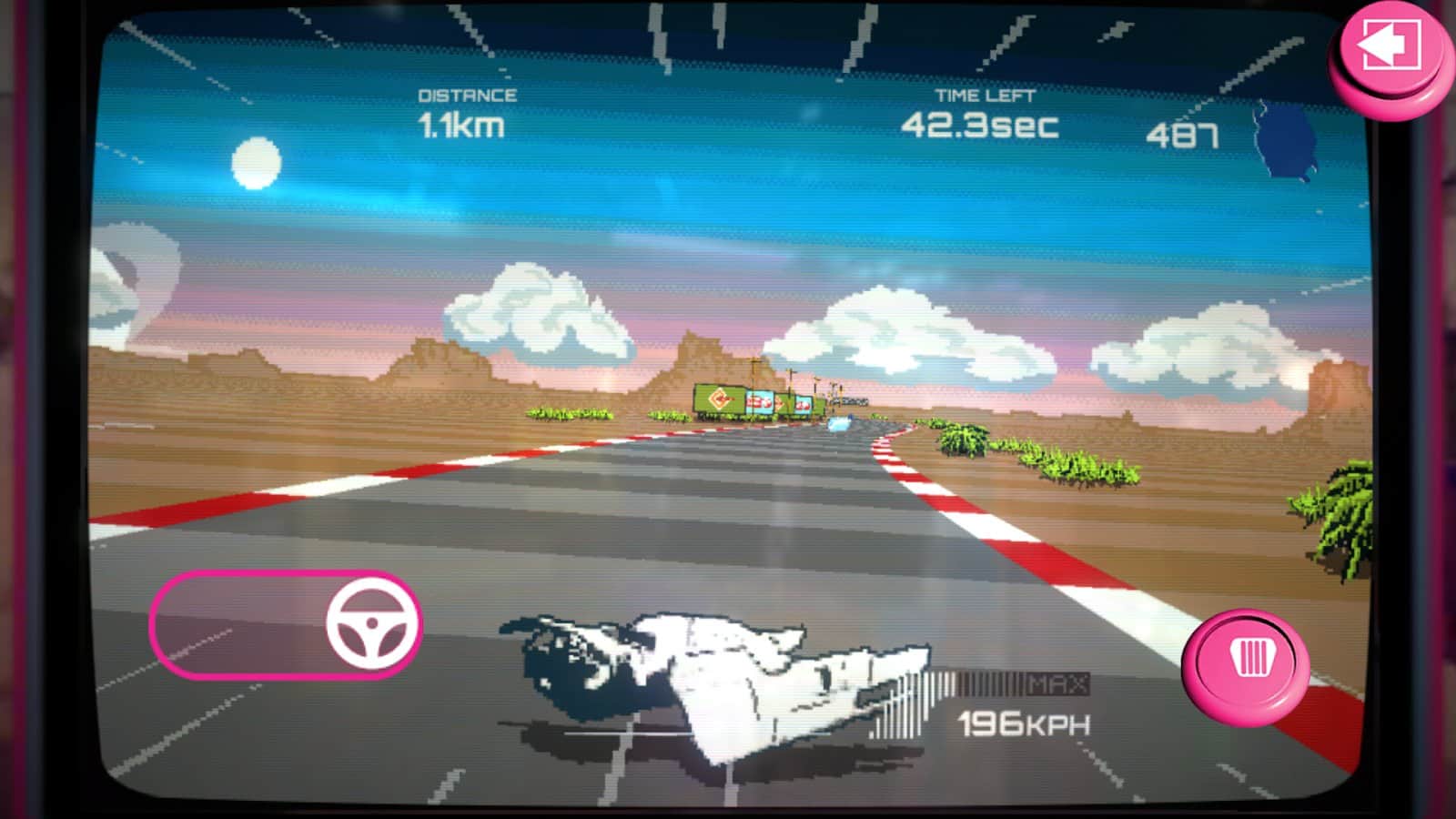
Task: Switch steering mode using the wheel button
Action: pos(372,625)
